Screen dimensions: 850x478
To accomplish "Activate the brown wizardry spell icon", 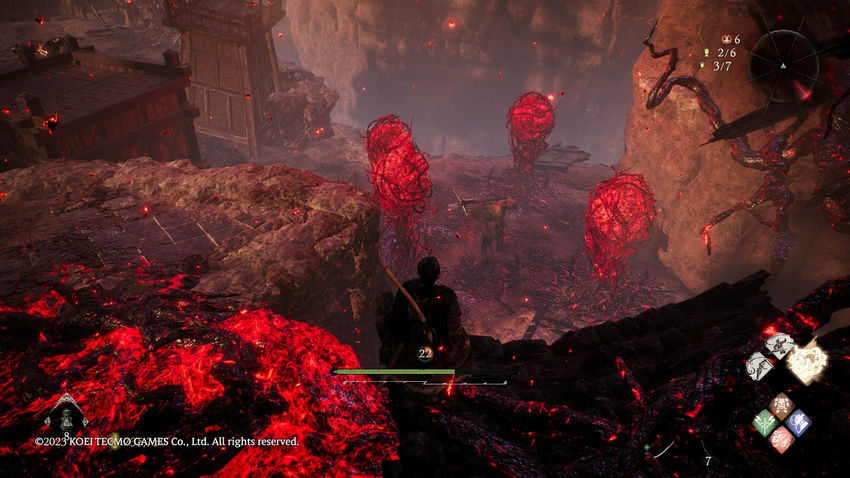I will 782,406.
